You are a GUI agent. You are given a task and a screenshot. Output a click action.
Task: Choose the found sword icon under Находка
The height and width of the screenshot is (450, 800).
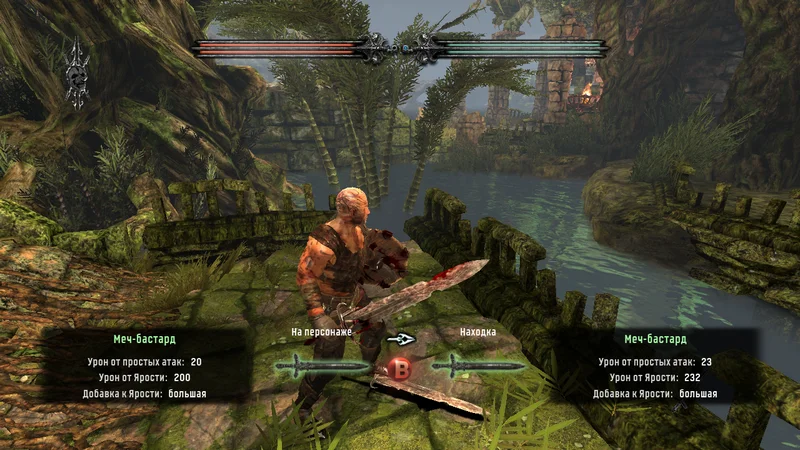pyautogui.click(x=479, y=366)
